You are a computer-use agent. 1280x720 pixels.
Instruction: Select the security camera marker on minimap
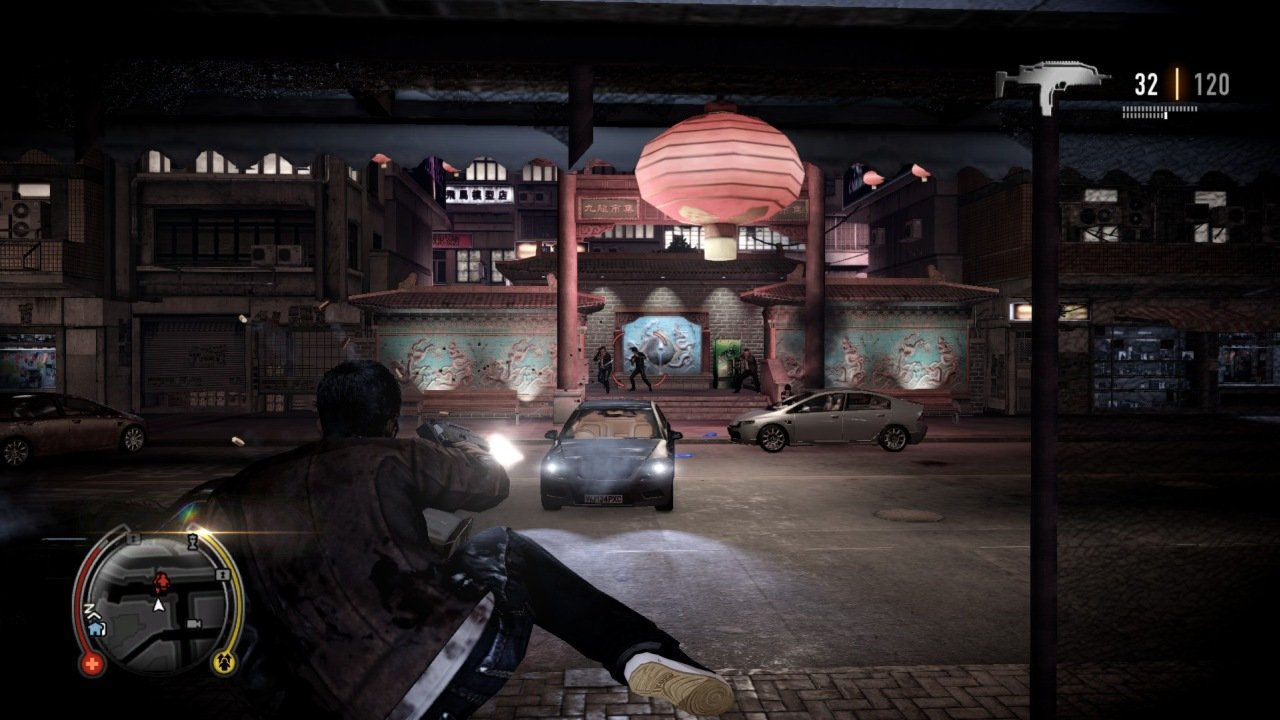point(193,623)
